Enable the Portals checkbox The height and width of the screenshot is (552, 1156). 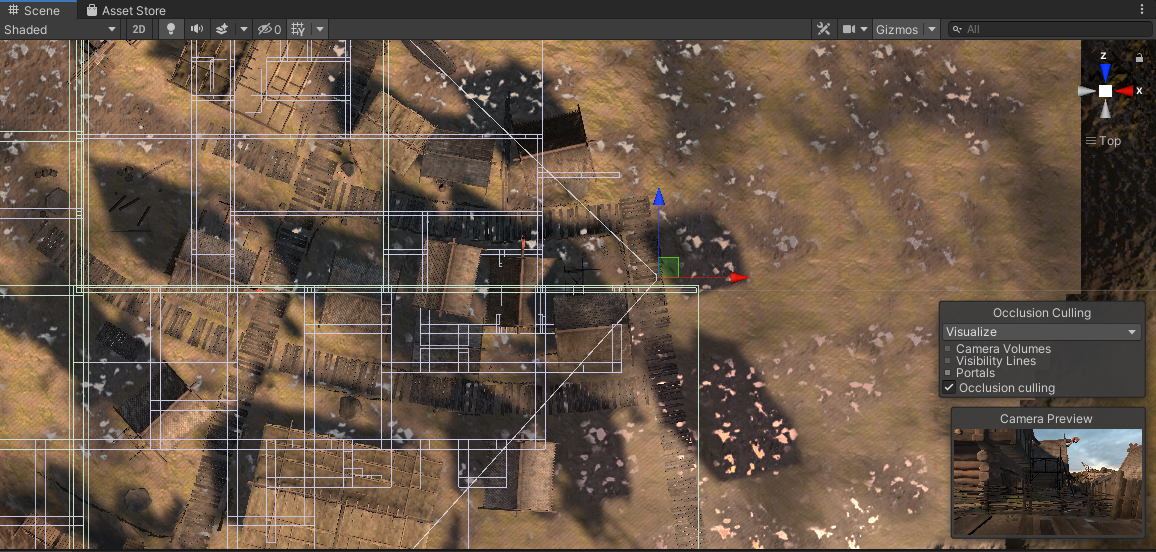tap(948, 373)
